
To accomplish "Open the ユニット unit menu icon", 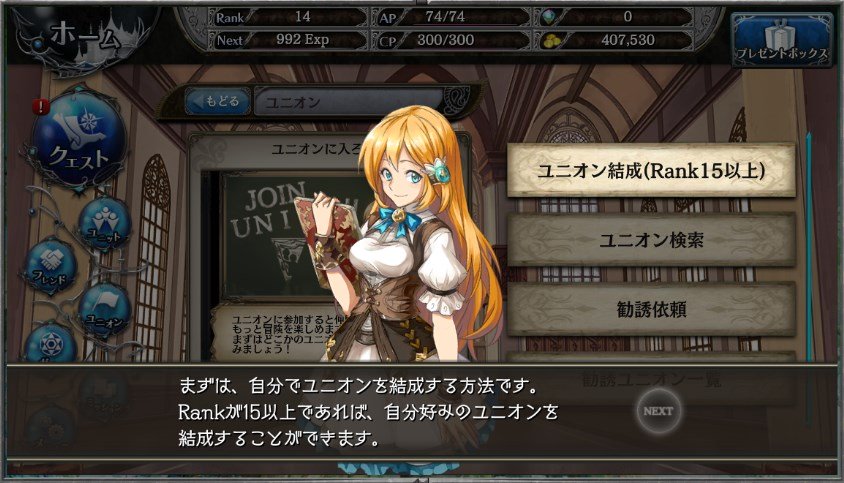I will tap(104, 222).
